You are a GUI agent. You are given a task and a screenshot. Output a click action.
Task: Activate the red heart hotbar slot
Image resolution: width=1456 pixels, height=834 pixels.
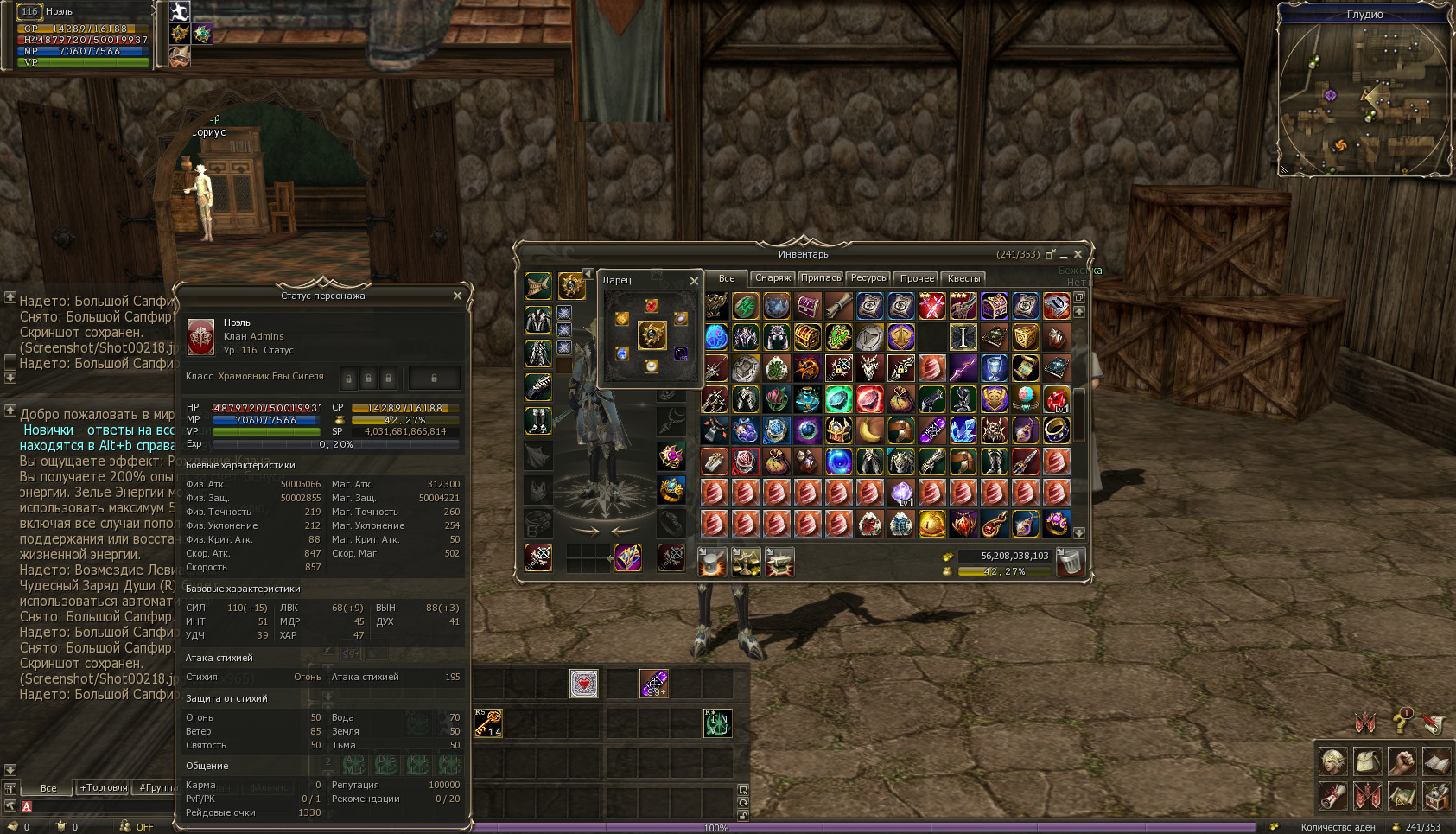pos(584,684)
